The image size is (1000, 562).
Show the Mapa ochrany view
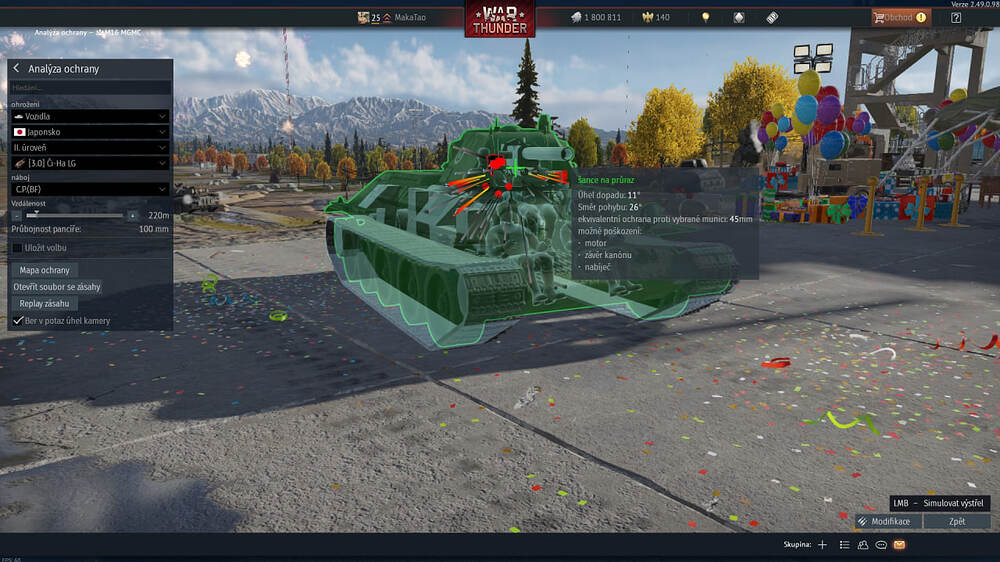tap(44, 270)
